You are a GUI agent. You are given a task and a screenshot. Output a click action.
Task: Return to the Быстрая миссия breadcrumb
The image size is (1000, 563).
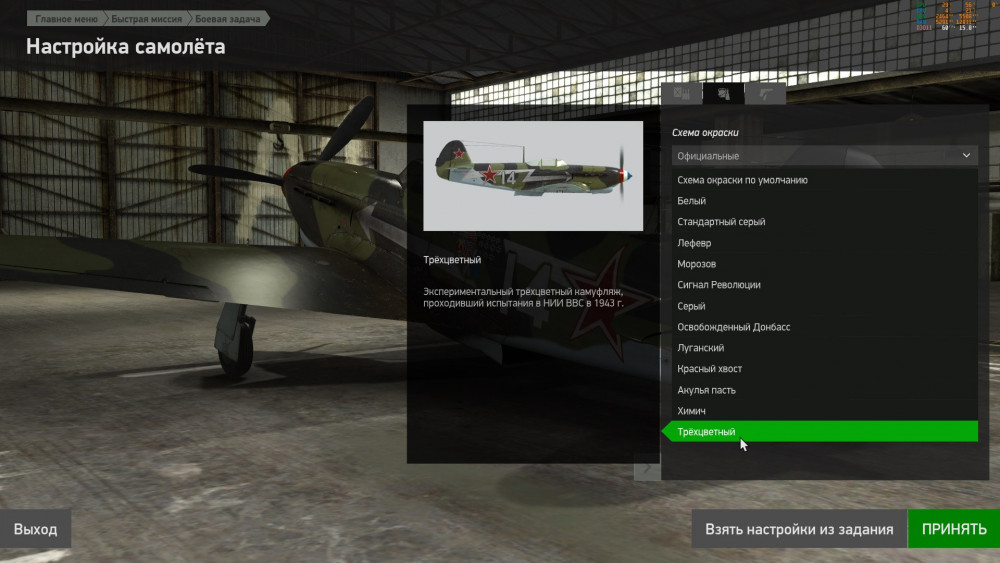point(146,18)
